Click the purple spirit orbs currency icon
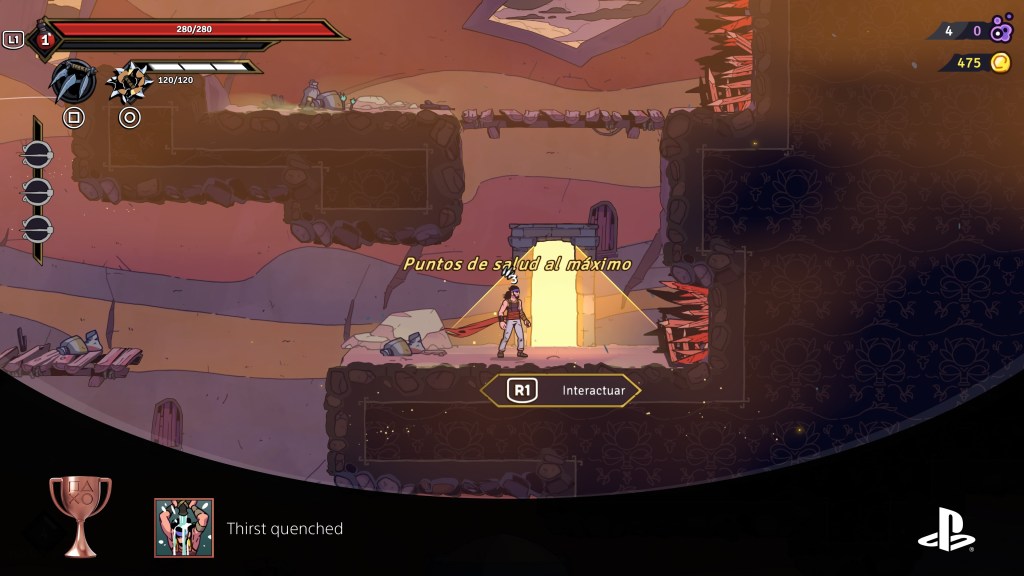 click(1001, 30)
